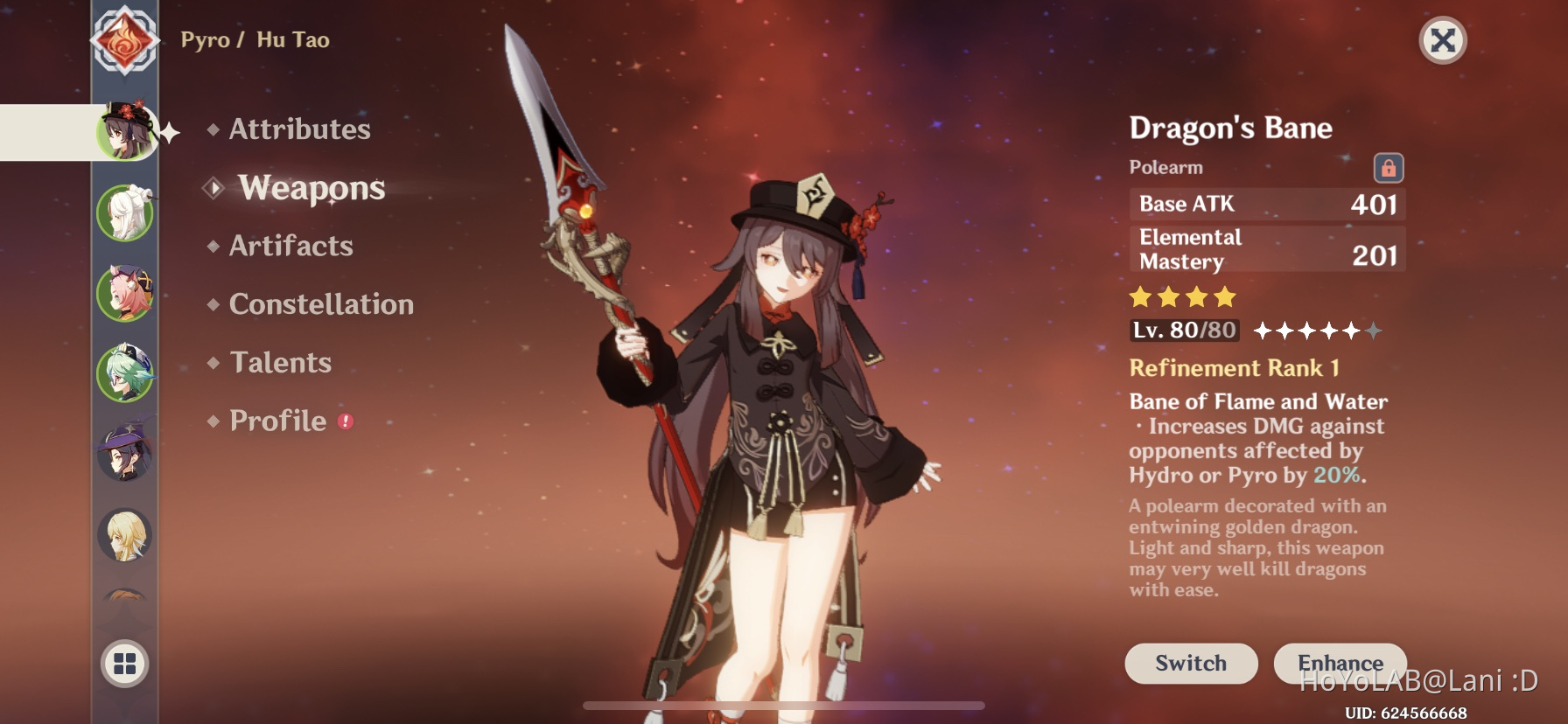Click the Pyro element emblem
Image resolution: width=1568 pixels, height=724 pixels.
(x=125, y=40)
